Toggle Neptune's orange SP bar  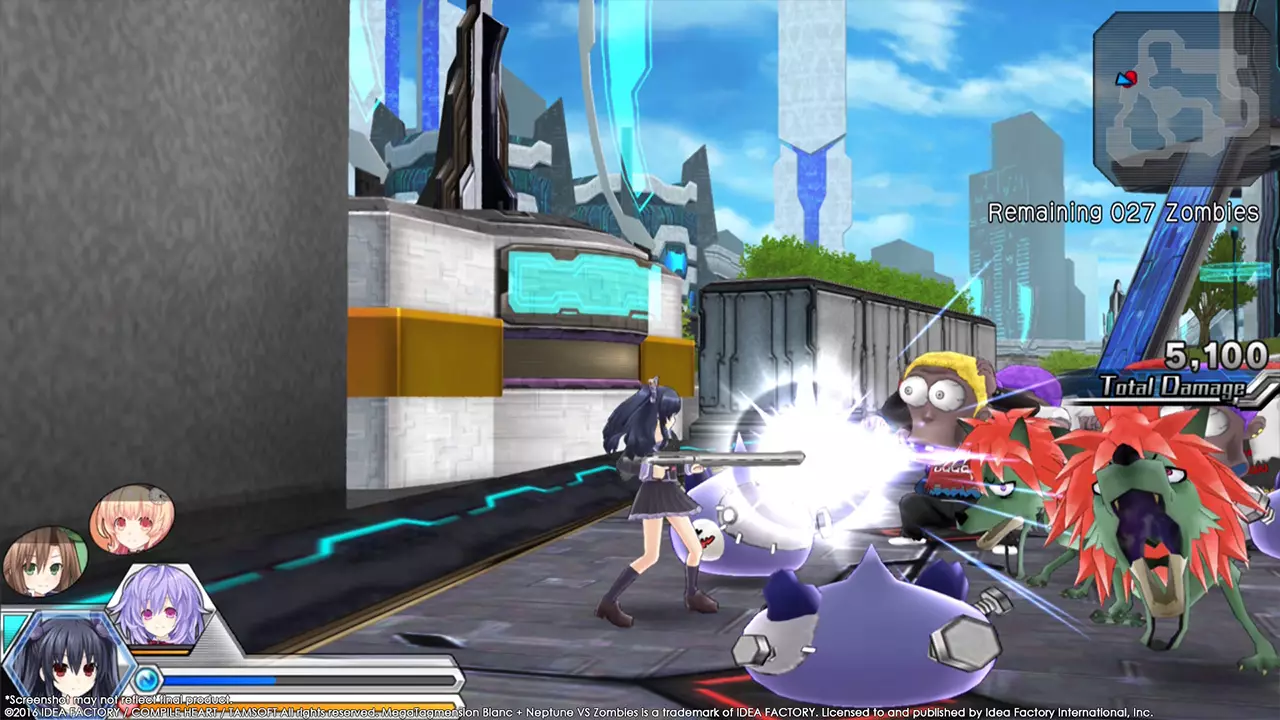[x=159, y=650]
